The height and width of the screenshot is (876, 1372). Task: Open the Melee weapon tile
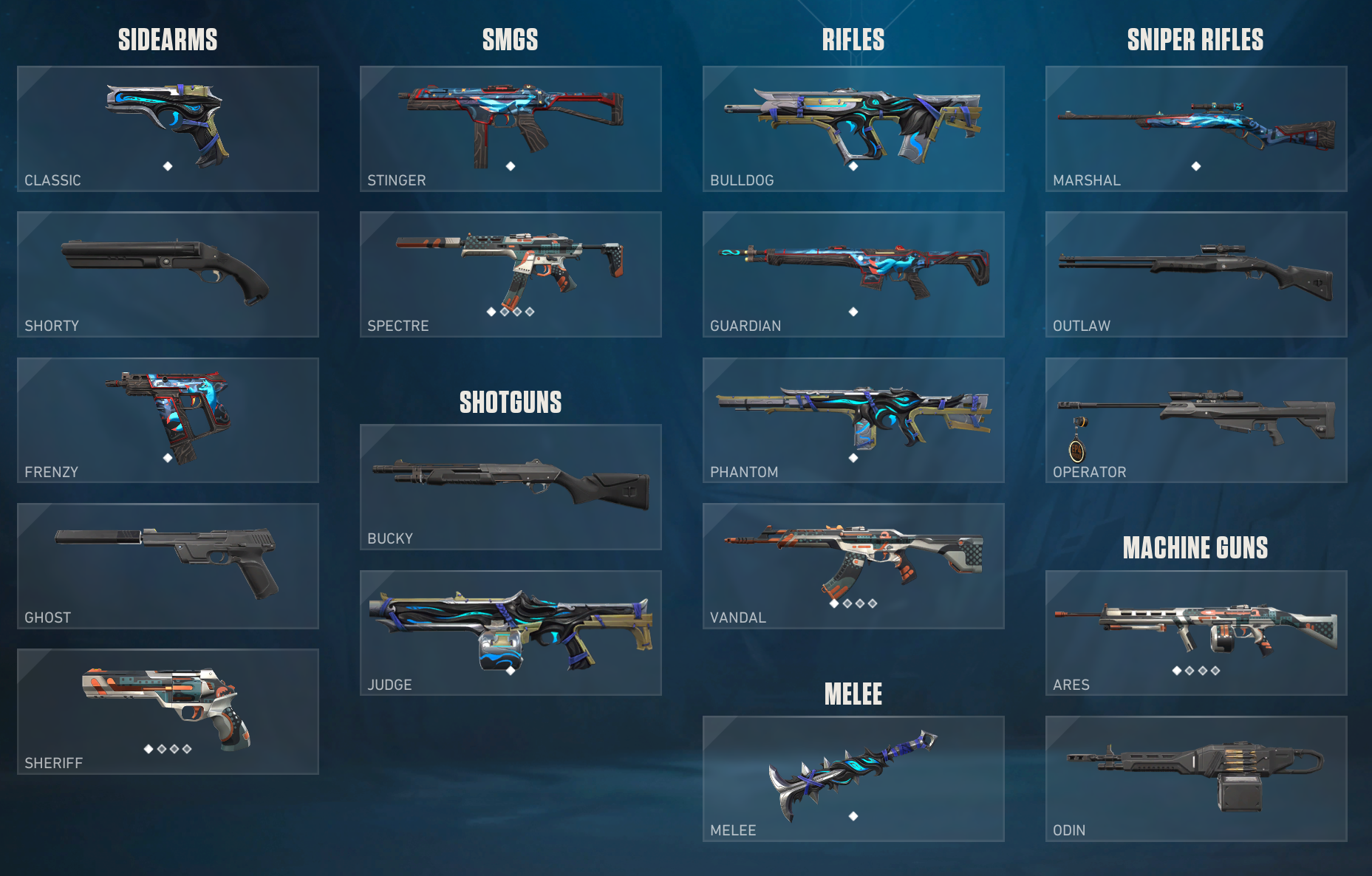tap(853, 779)
